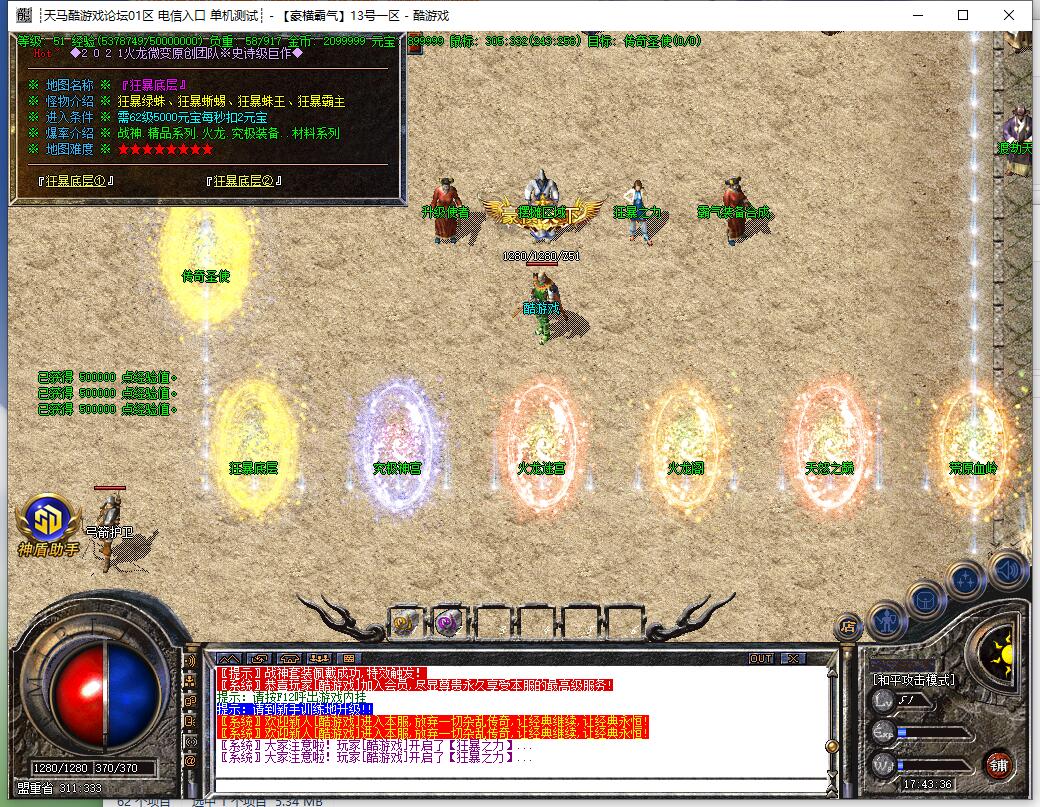The image size is (1040, 807).
Task: Select the yellow scroll hotbar slot
Action: pyautogui.click(x=405, y=622)
